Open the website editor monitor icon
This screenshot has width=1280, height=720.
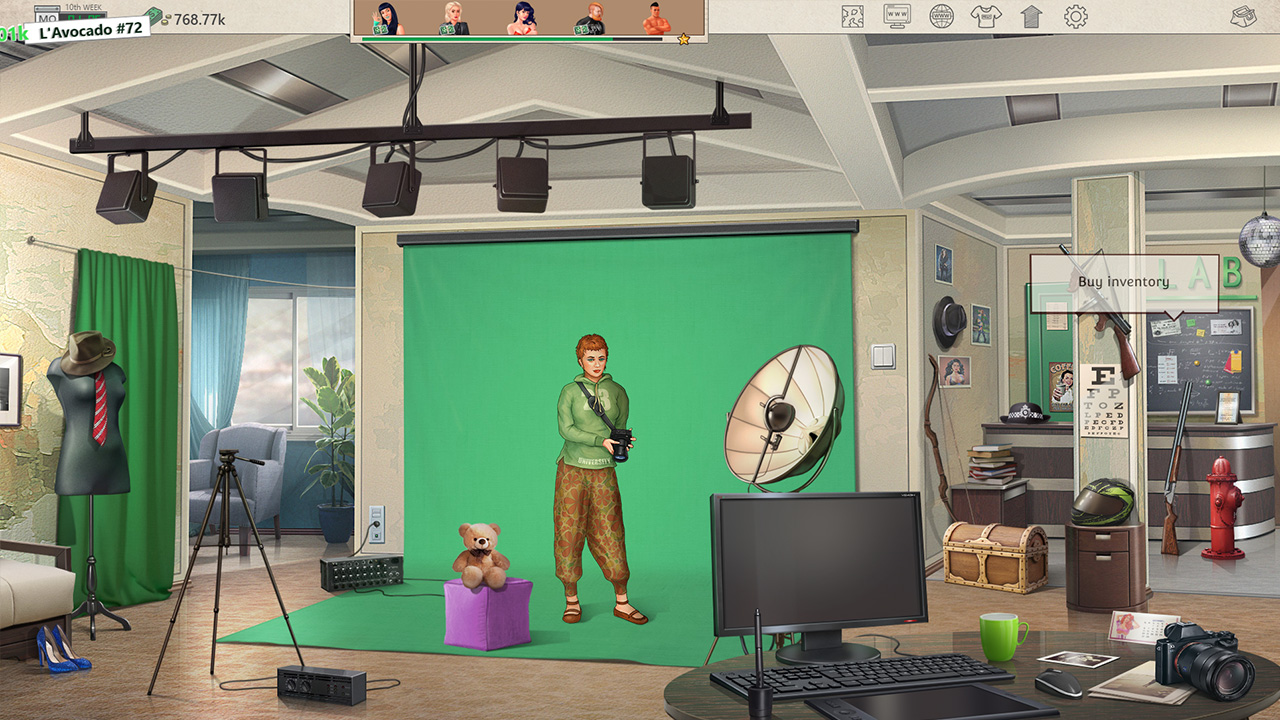(x=896, y=15)
